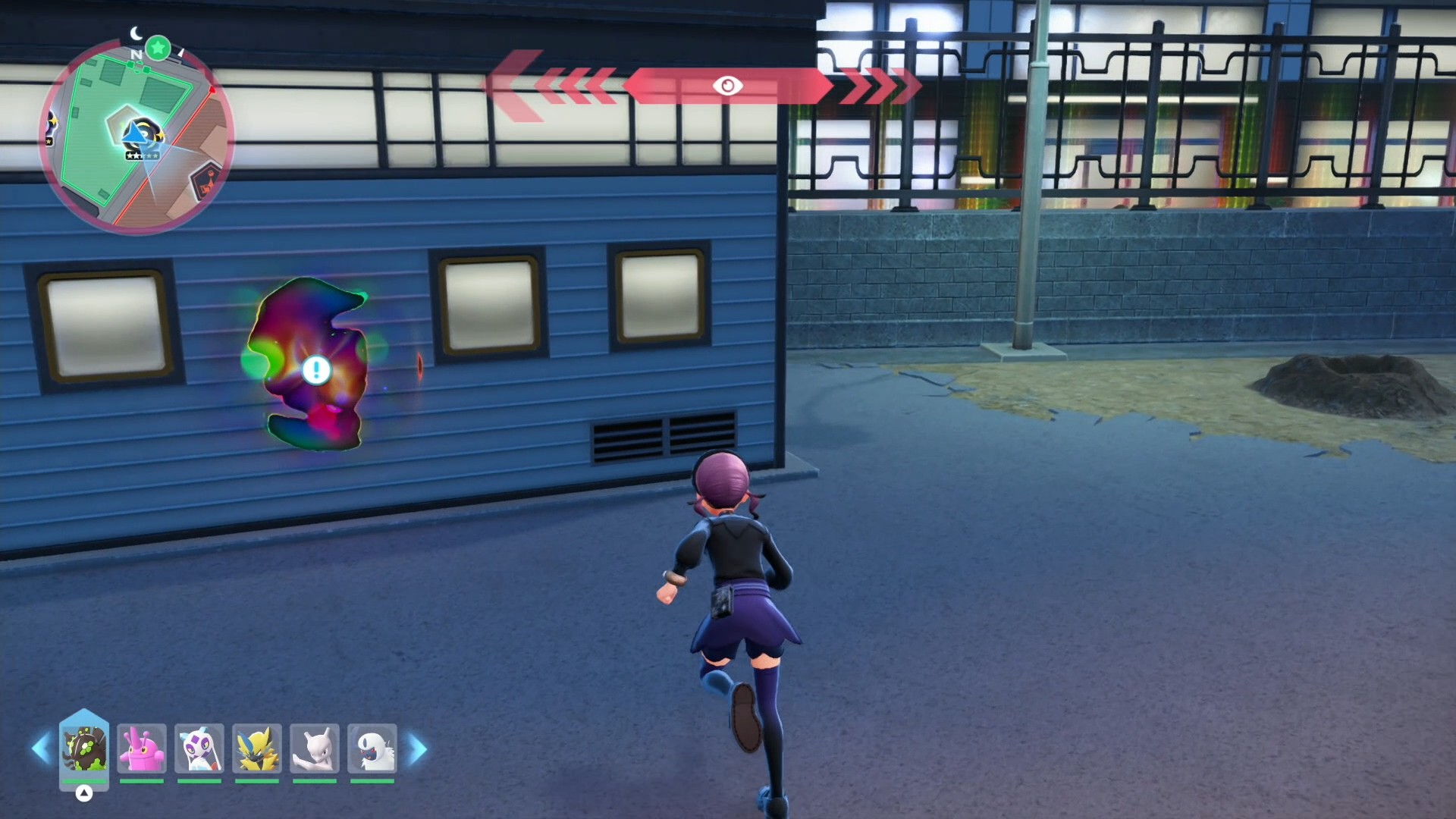Select Zygarde in the party bar

(84, 748)
